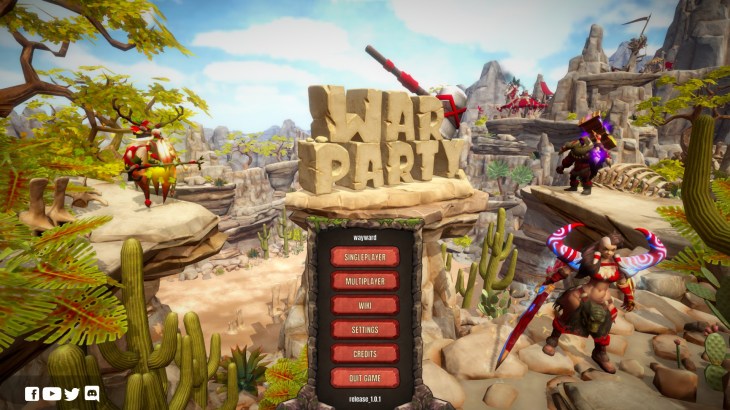730x410 pixels.
Task: Open the YouTube channel icon
Action: pos(52,393)
